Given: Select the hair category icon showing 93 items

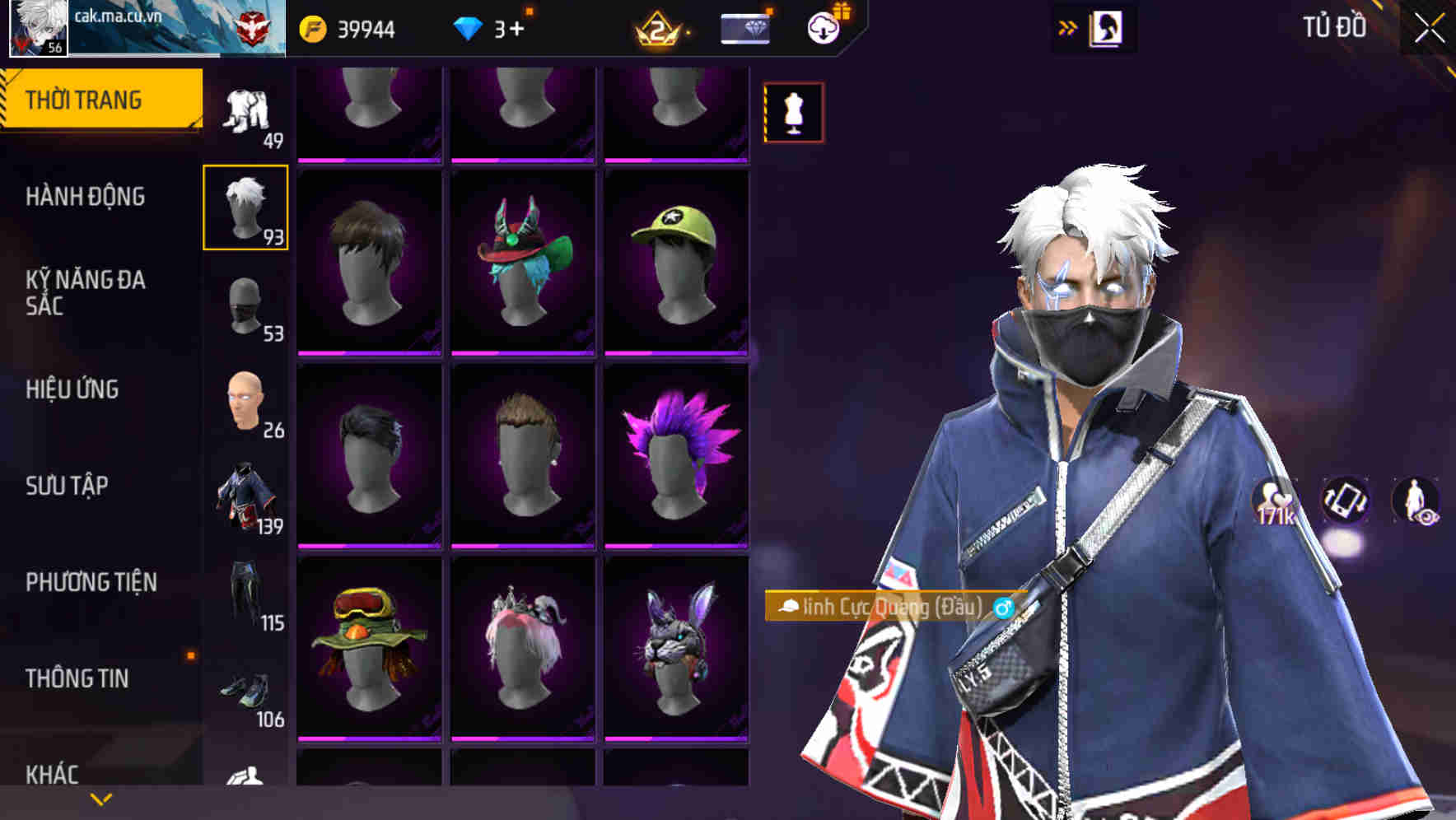Looking at the screenshot, I should point(245,207).
